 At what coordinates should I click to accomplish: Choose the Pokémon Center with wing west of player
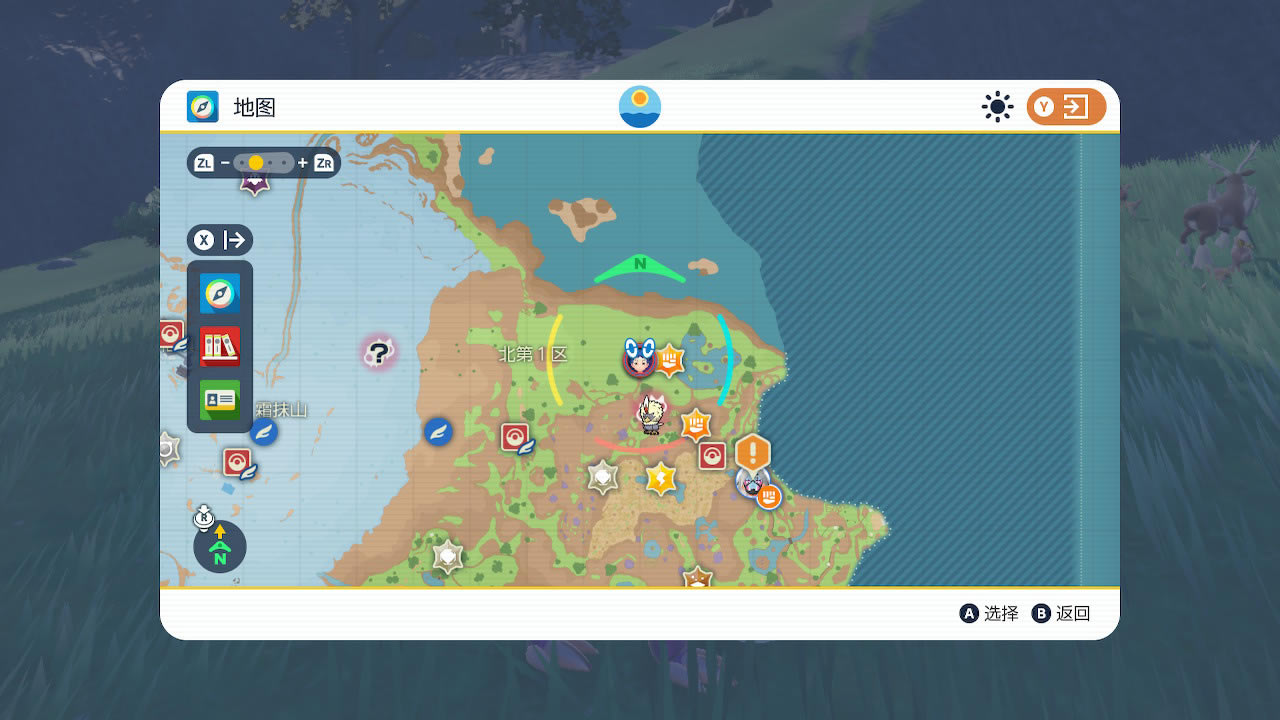click(x=516, y=438)
